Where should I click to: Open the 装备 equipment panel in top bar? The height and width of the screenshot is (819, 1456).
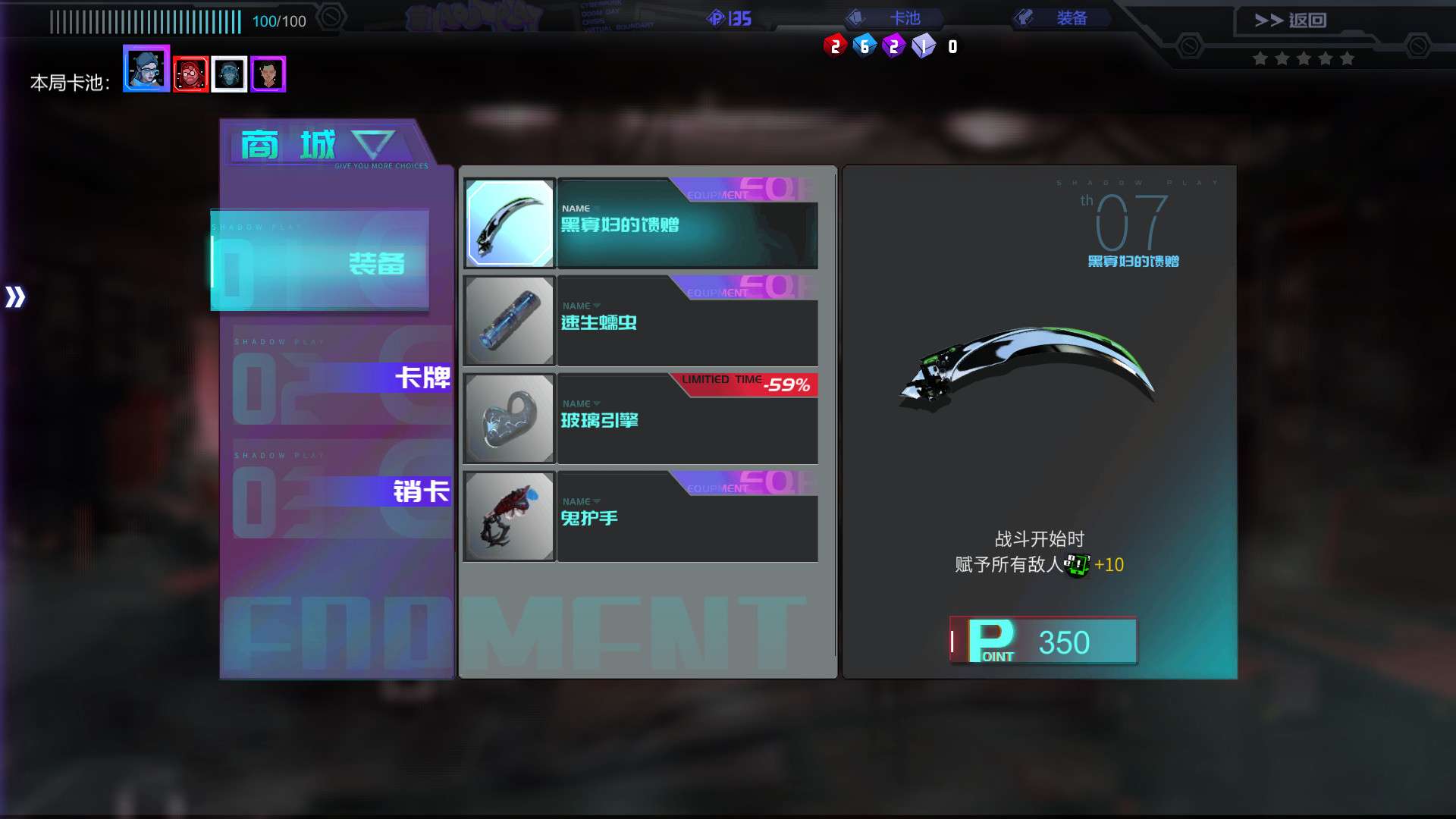pyautogui.click(x=1062, y=18)
